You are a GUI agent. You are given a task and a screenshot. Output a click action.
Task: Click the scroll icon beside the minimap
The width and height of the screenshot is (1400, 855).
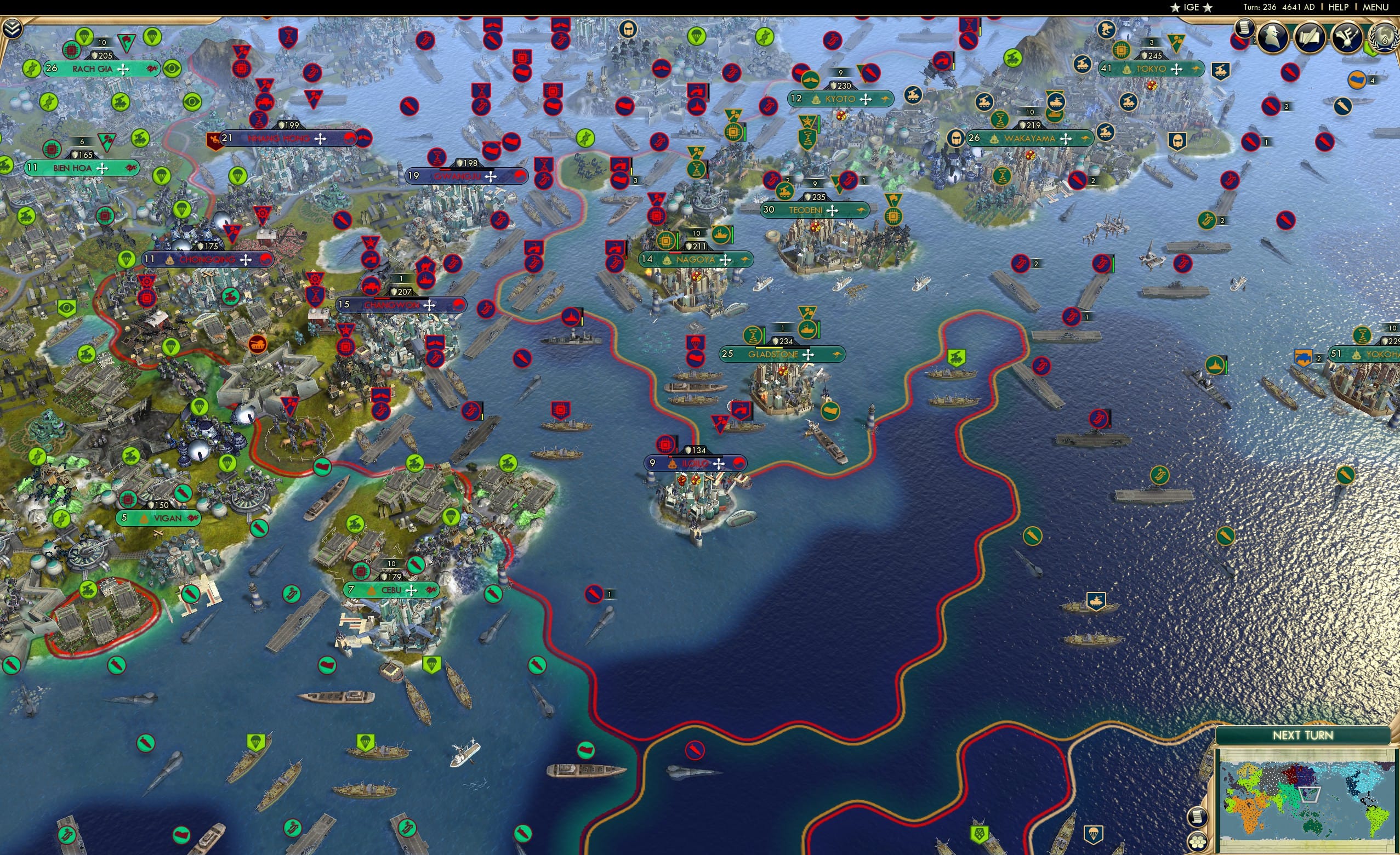pos(1198,818)
